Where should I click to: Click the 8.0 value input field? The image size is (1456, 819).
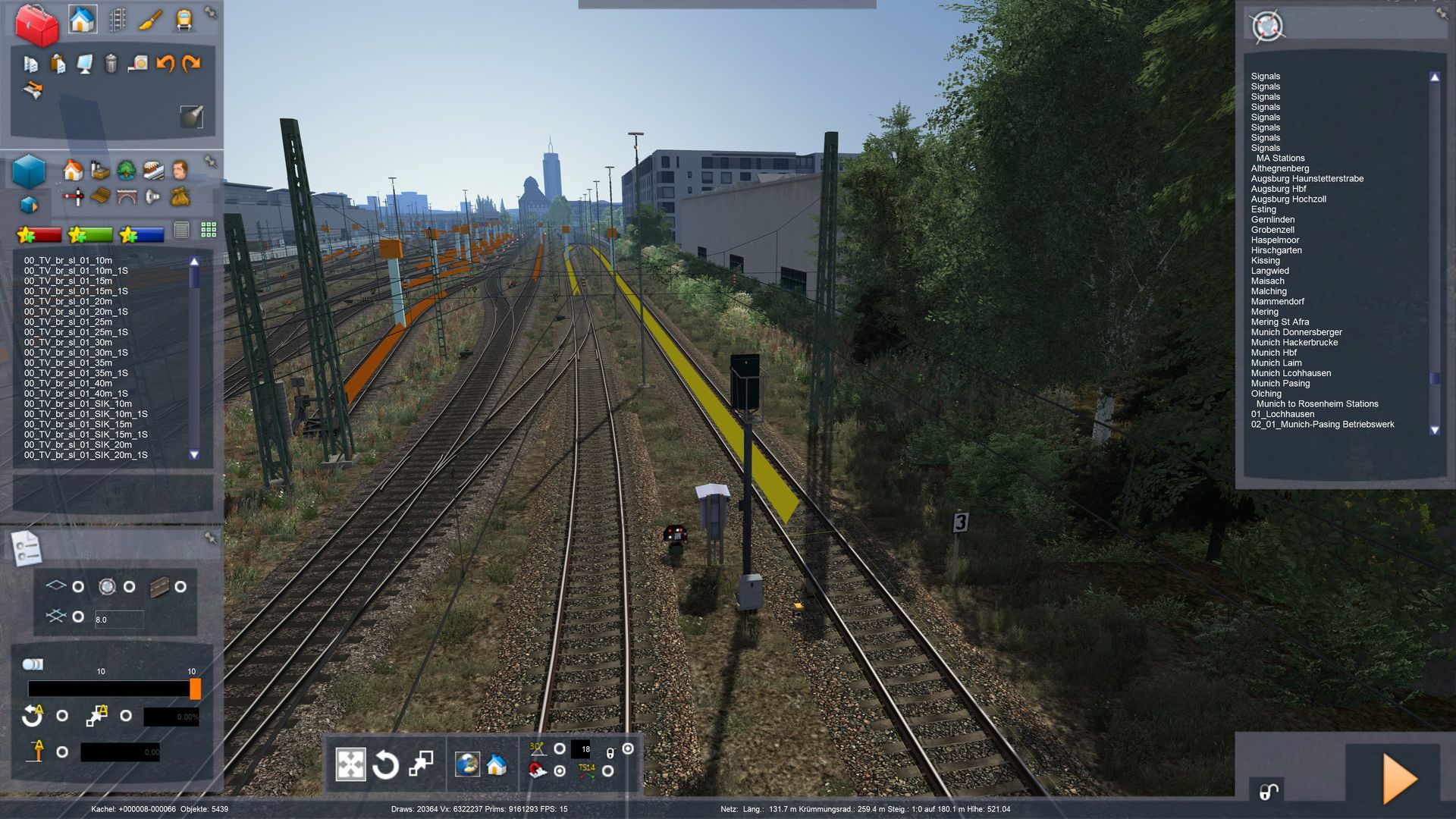click(x=119, y=620)
